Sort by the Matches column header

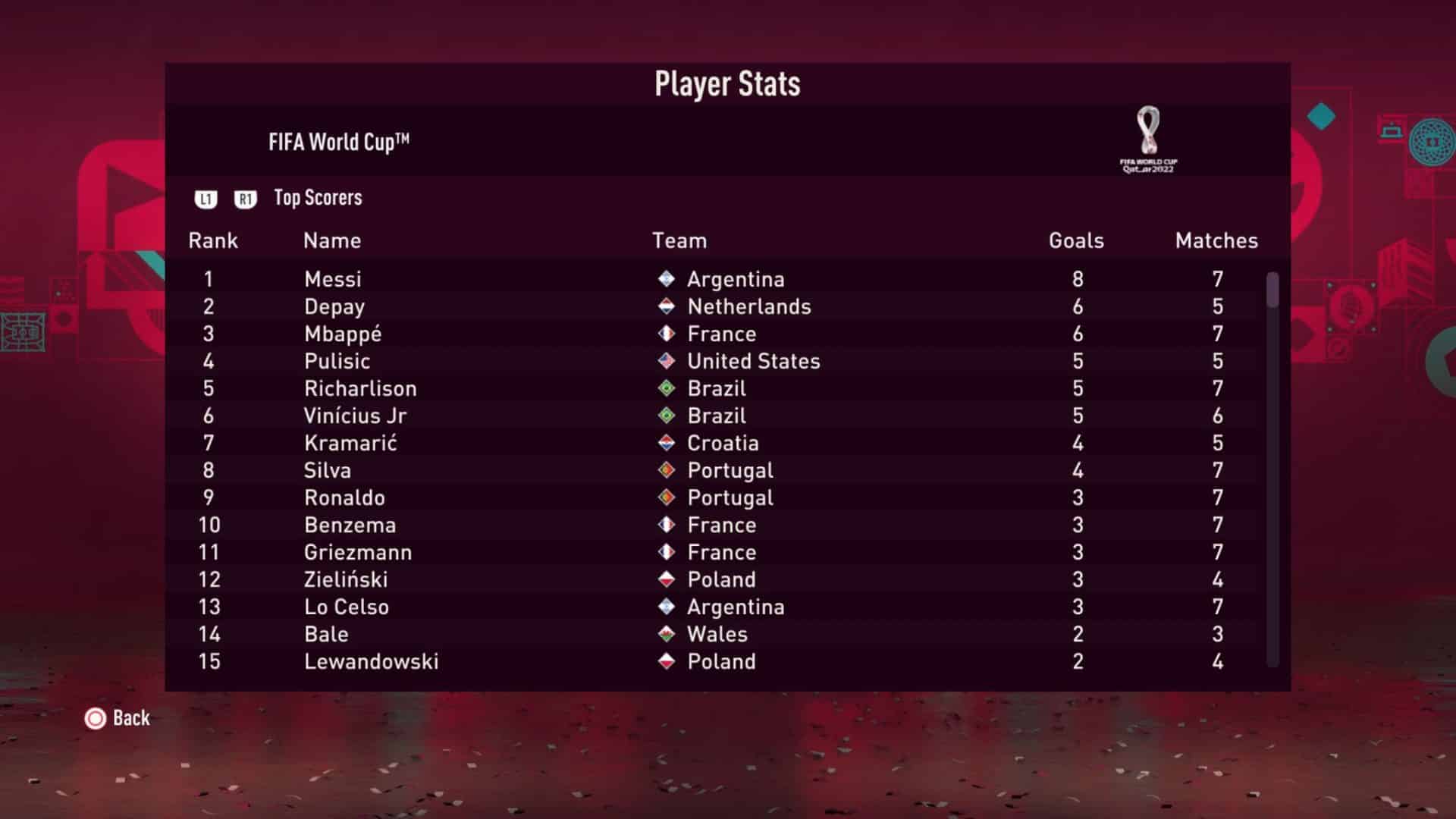click(1216, 240)
